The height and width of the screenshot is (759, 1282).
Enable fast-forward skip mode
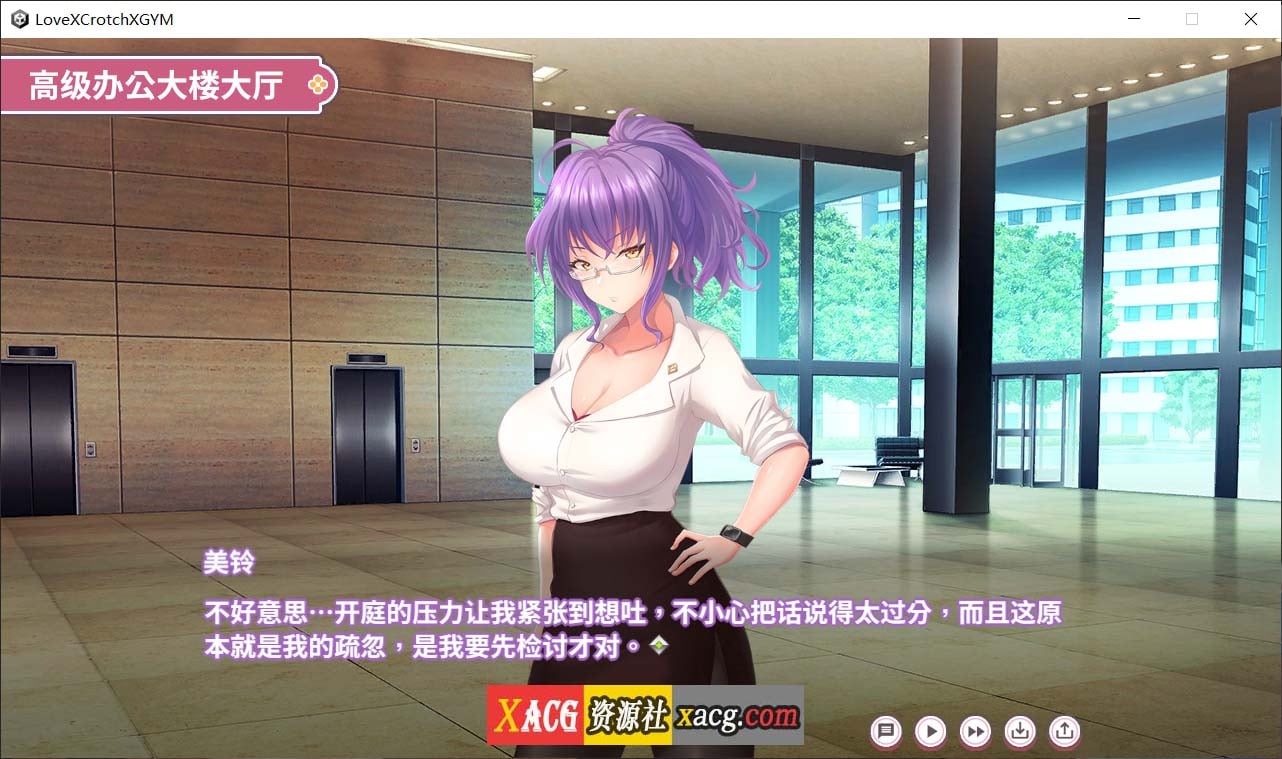[x=975, y=732]
